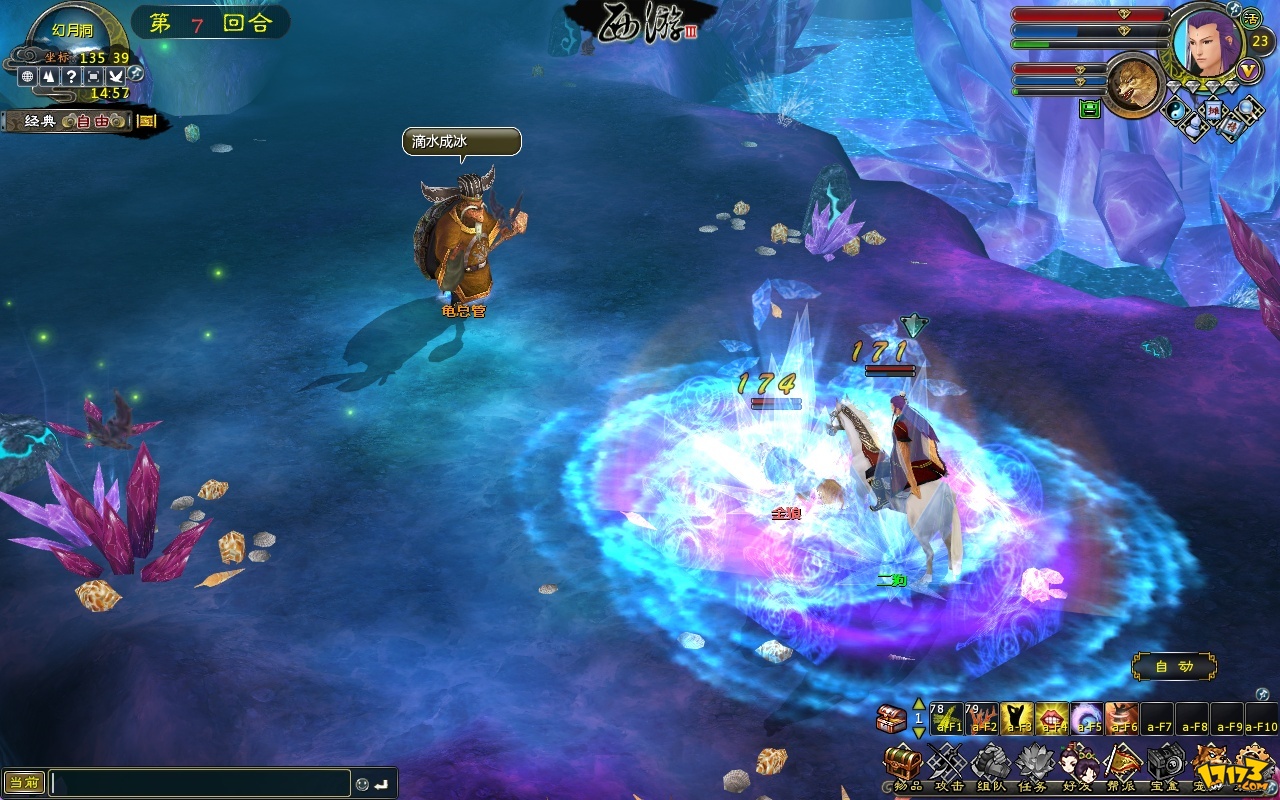Screen dimensions: 1280x800
Task: Select the lion pet portrait
Action: pyautogui.click(x=1134, y=84)
